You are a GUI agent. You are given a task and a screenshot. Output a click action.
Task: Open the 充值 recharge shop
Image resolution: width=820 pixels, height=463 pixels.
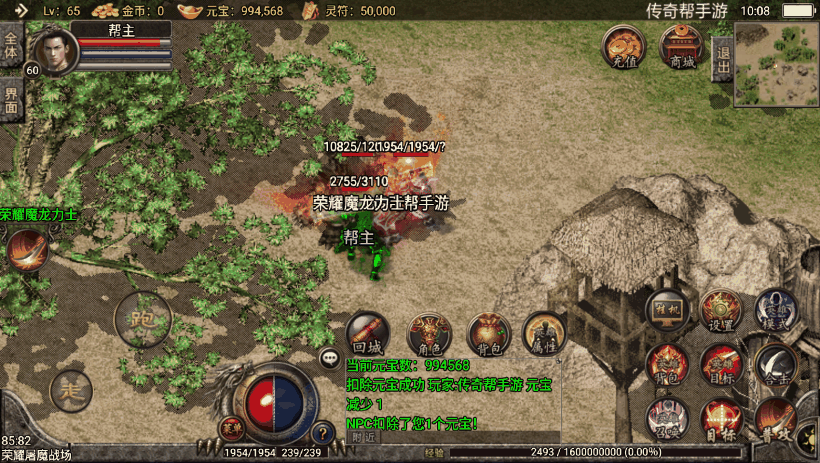622,47
